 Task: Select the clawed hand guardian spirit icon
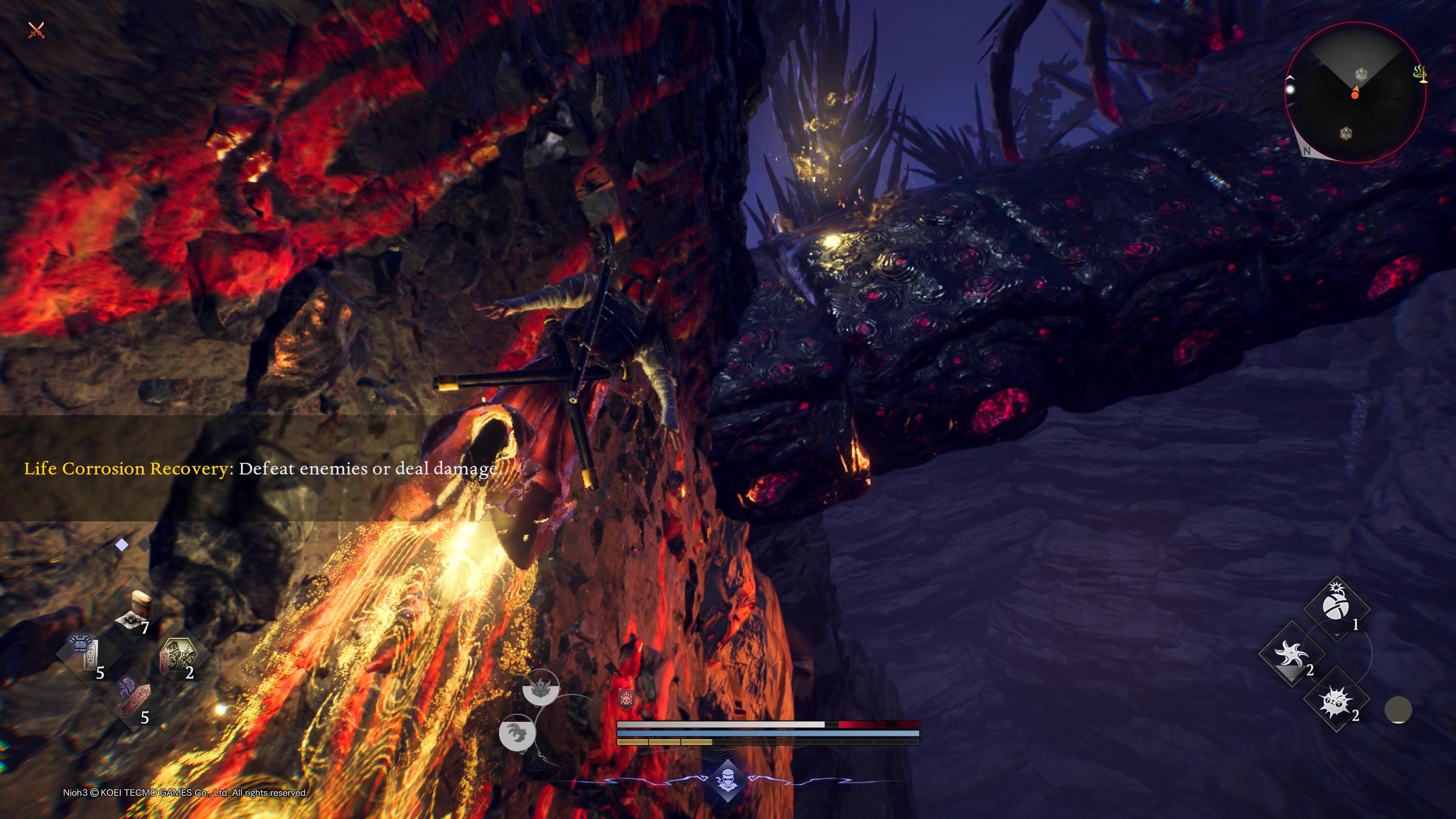click(x=517, y=733)
